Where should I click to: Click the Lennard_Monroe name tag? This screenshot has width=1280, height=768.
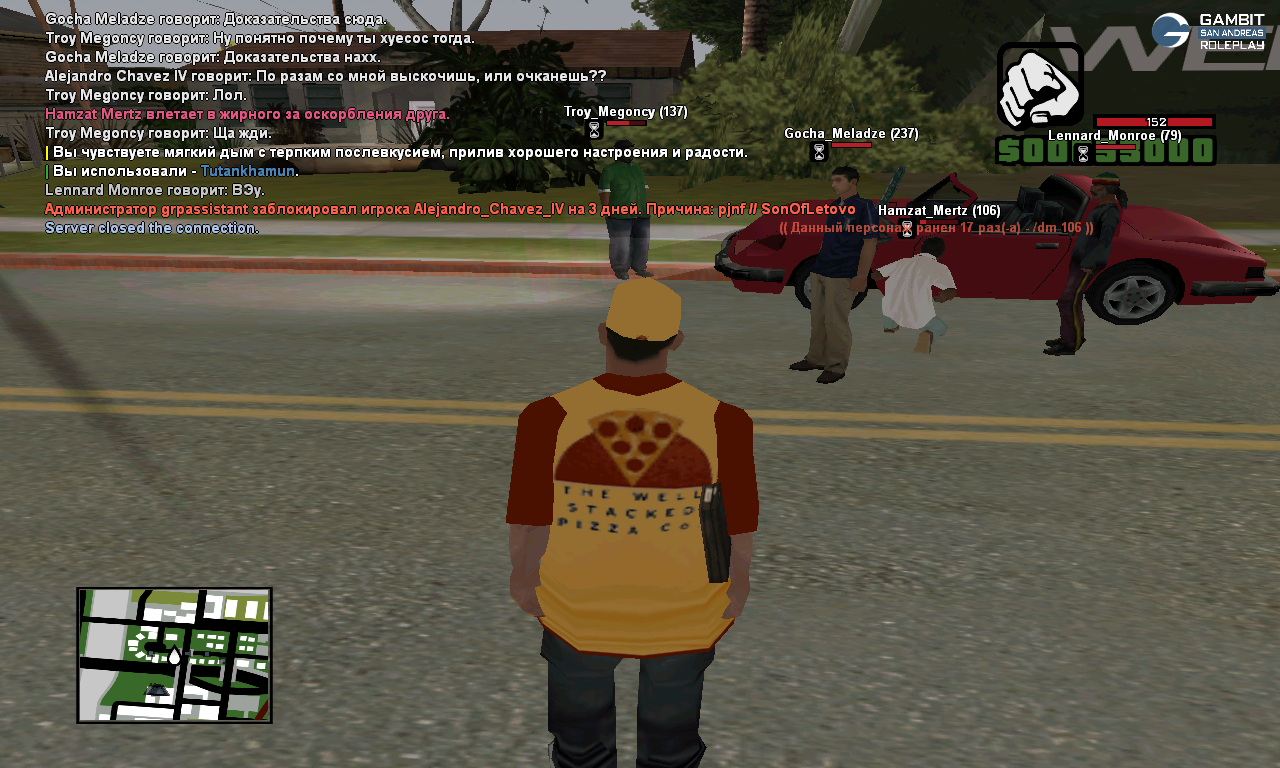(x=1114, y=136)
